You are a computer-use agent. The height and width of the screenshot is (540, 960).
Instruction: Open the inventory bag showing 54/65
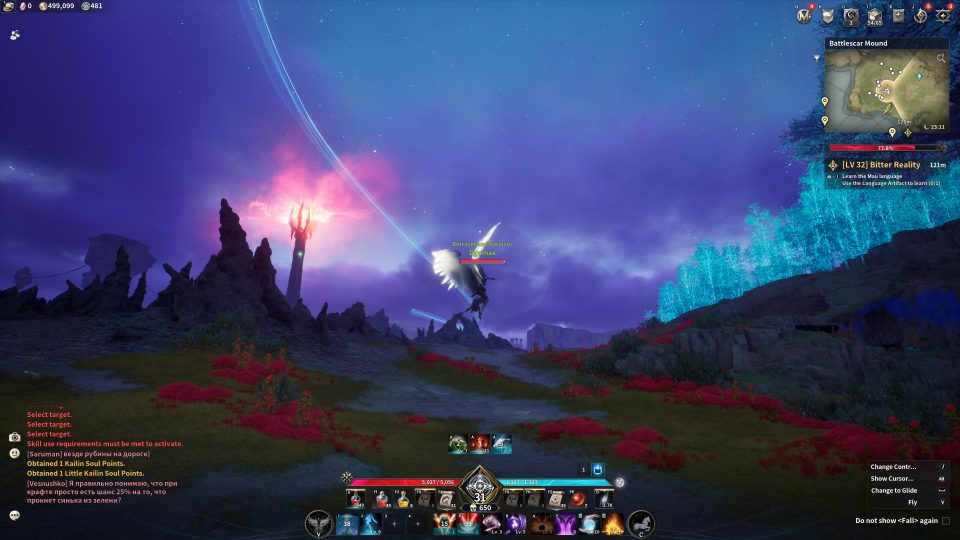click(x=875, y=15)
